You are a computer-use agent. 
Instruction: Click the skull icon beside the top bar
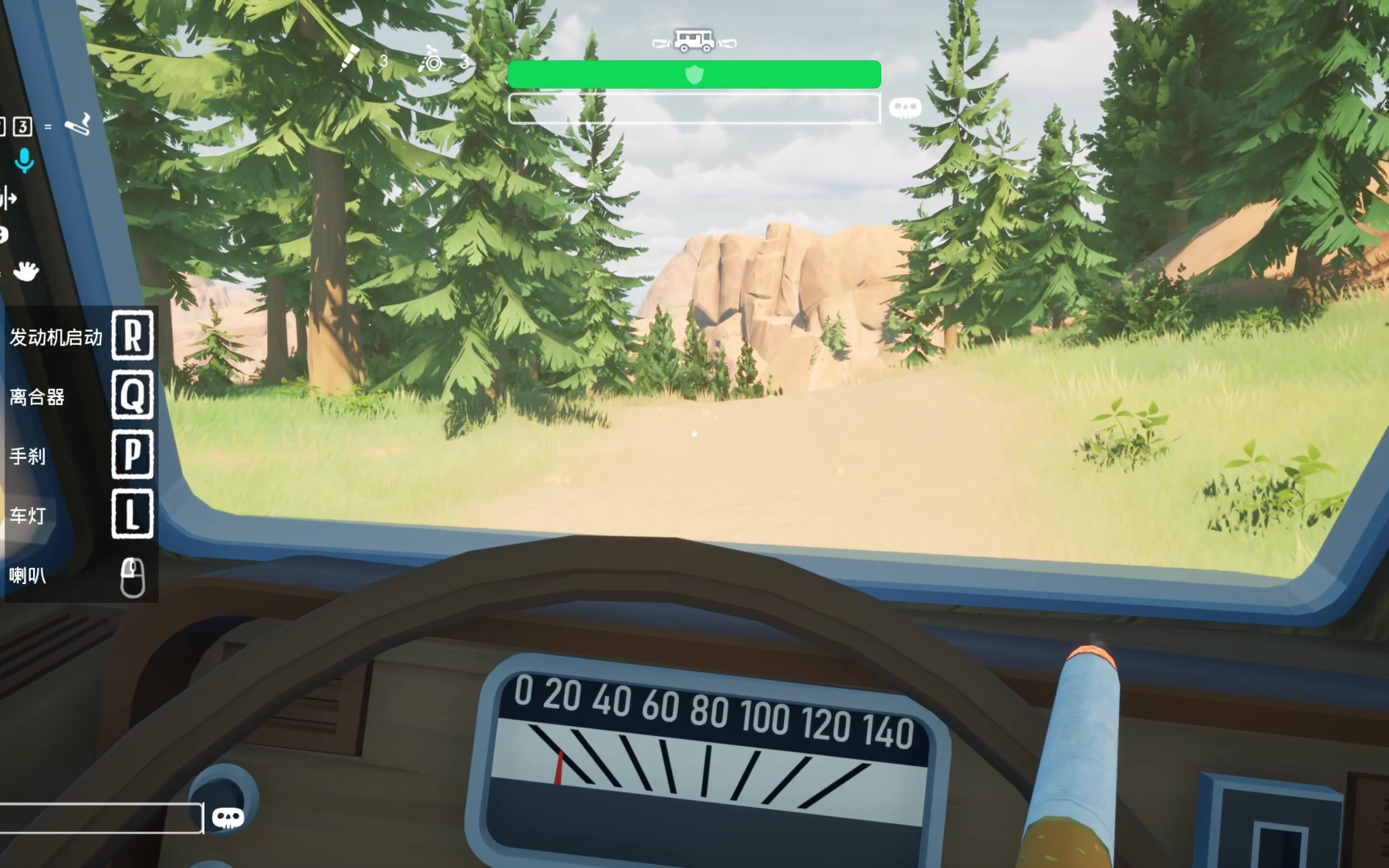(x=905, y=107)
